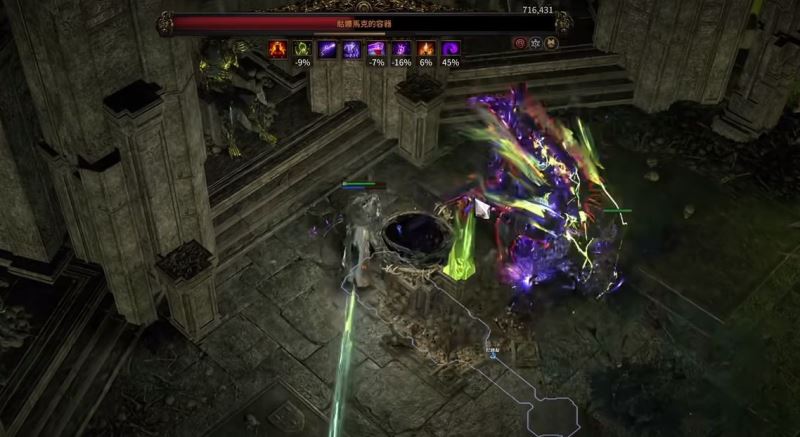Click the red circular boss modifier icon
This screenshot has width=800, height=437.
520,43
